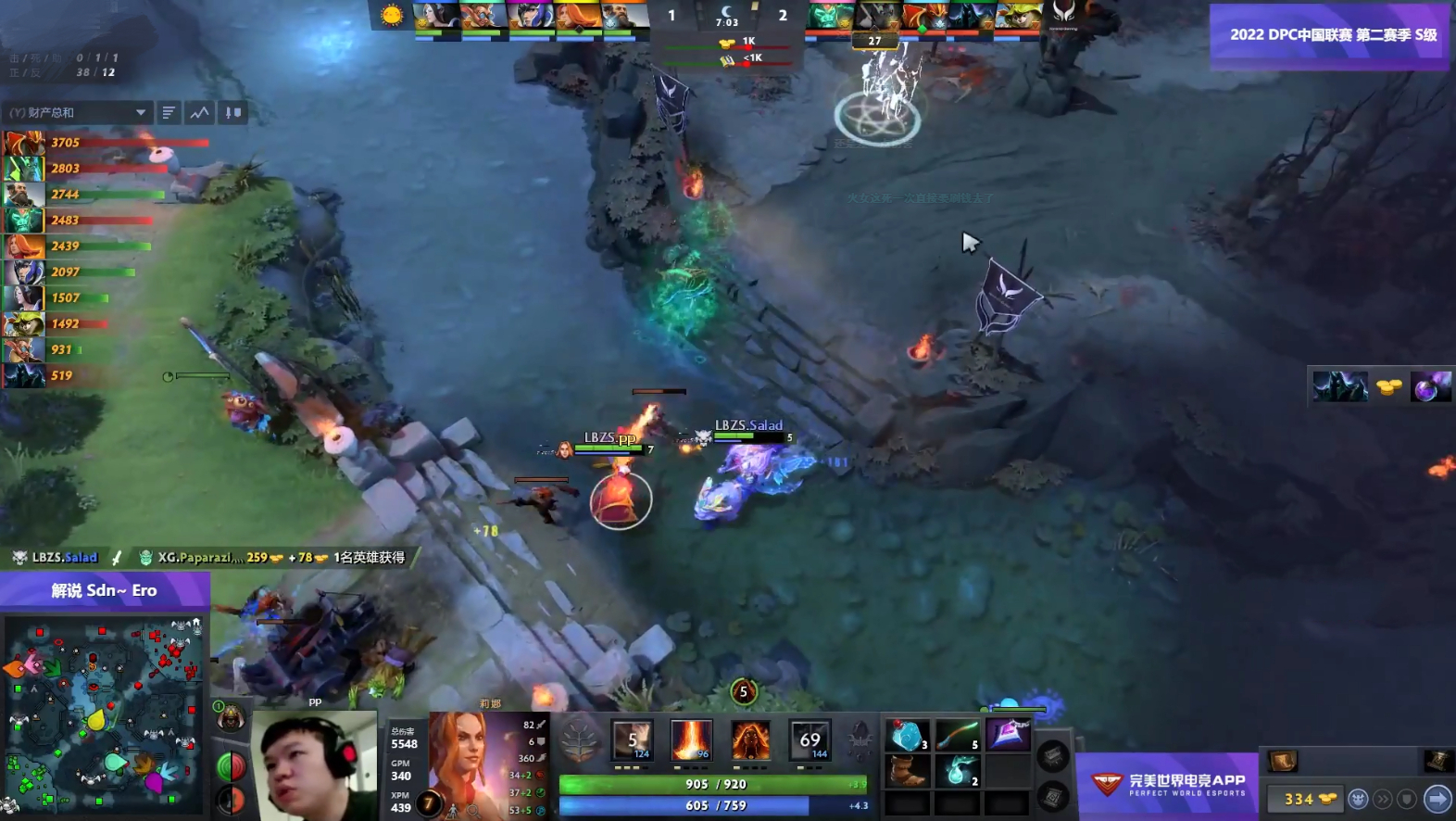
Task: Switch to the list view tab beside 财产总和
Action: coord(169,111)
